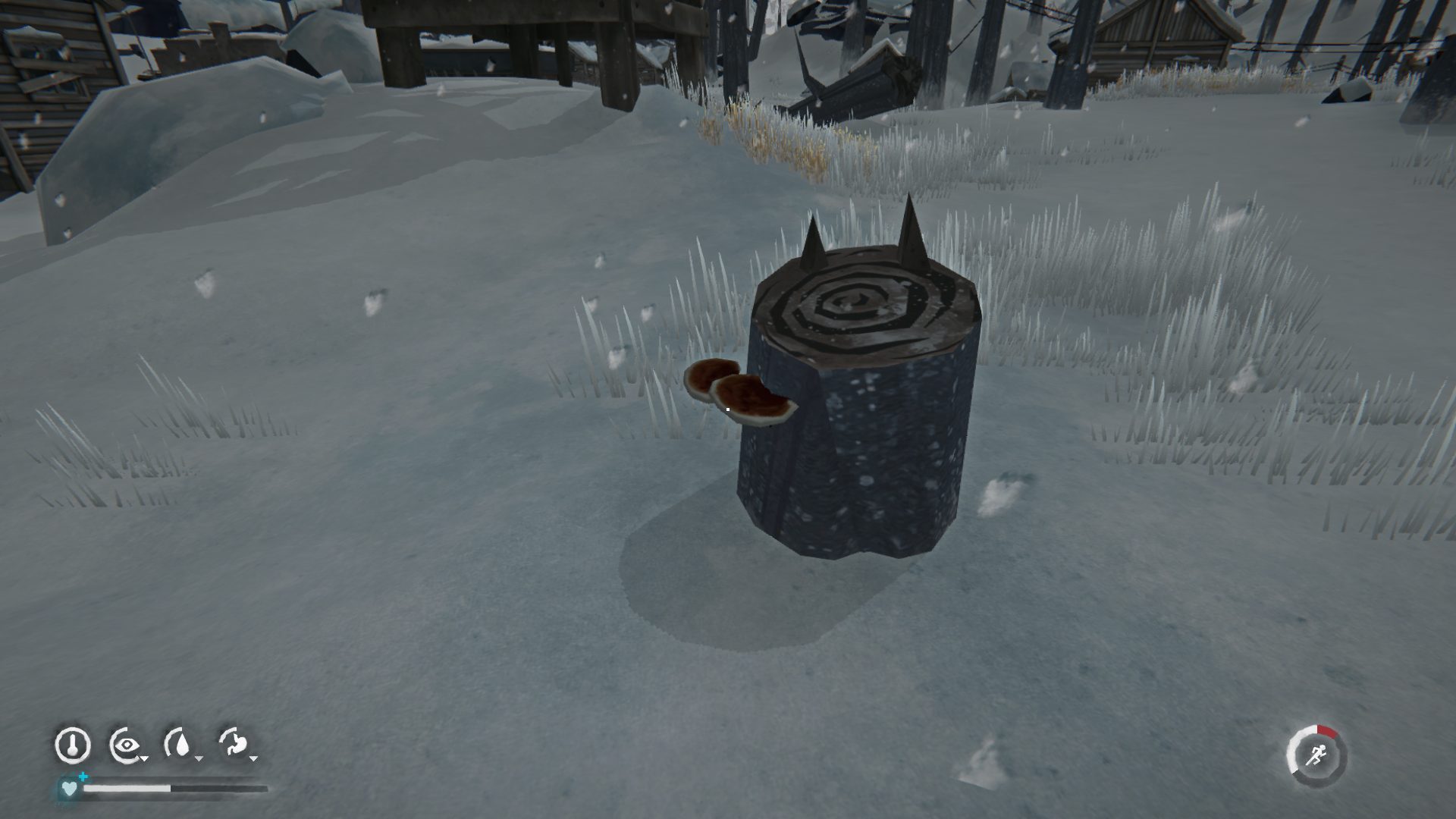1456x819 pixels.
Task: Select the eye-shaped fatigue status icon
Action: tap(126, 745)
